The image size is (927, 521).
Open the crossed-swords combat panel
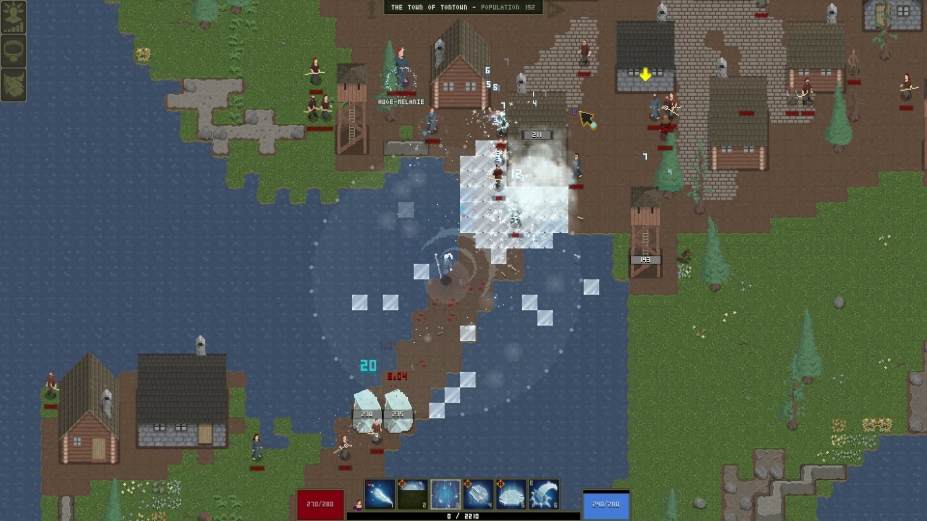(x=13, y=84)
